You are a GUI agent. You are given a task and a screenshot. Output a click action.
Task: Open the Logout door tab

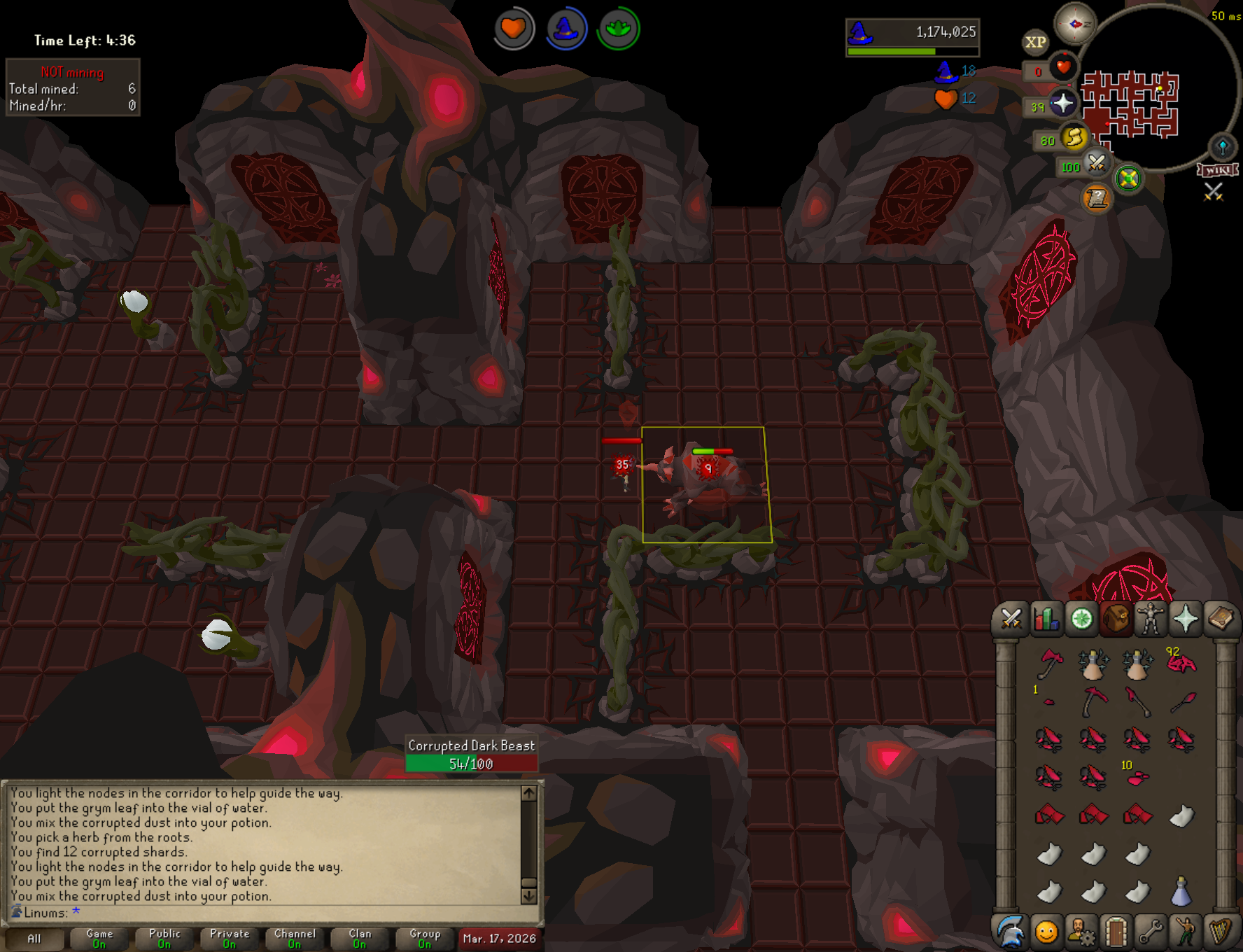tap(1116, 932)
